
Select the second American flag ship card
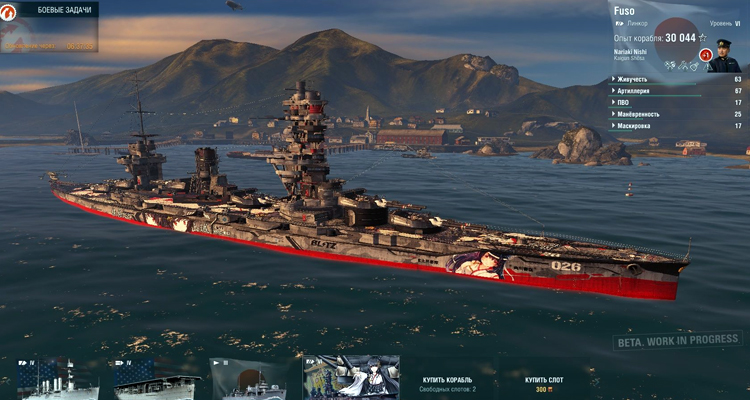pyautogui.click(x=148, y=380)
